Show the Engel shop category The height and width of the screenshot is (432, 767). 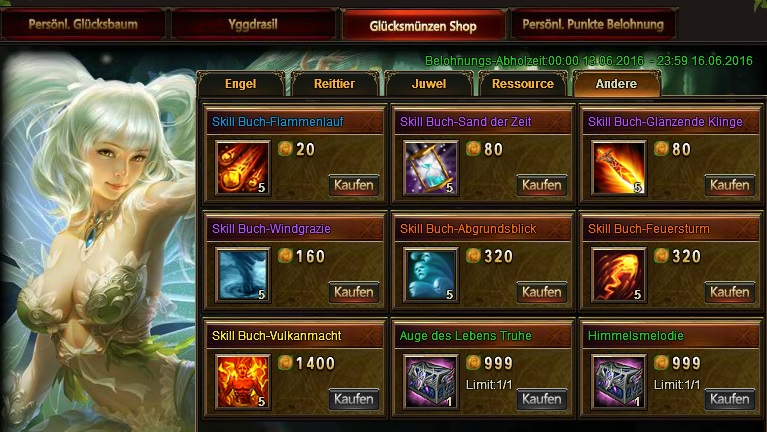[x=241, y=84]
